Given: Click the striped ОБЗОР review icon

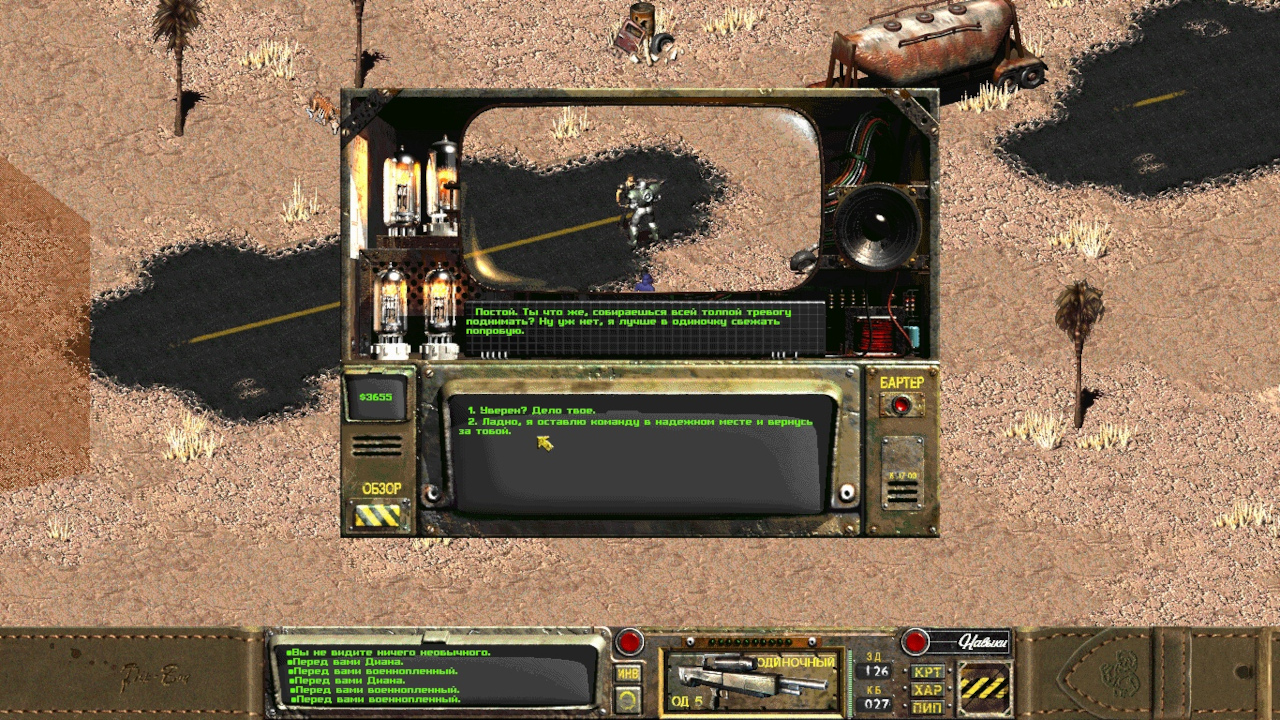Looking at the screenshot, I should 378,514.
